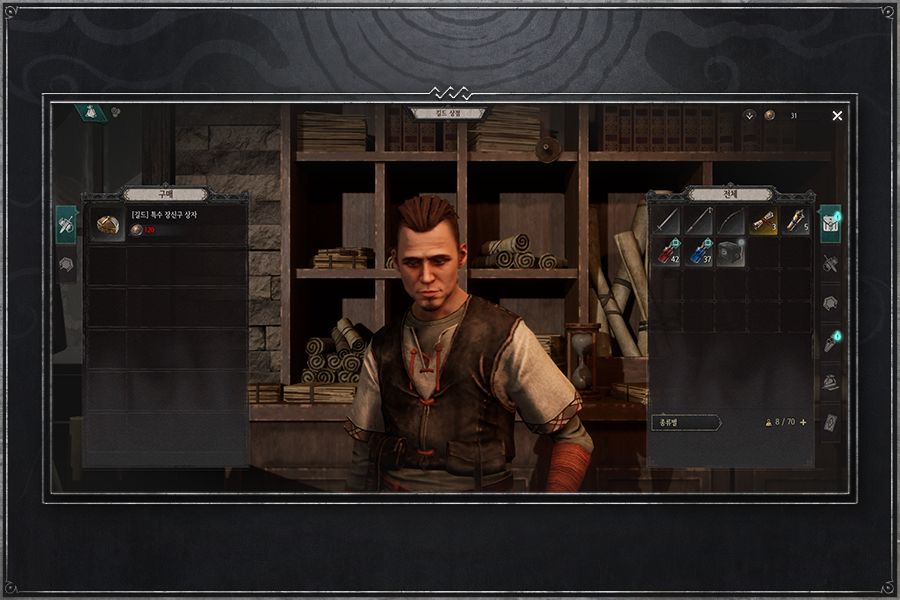
Task: Open the shop's sword-and-shield buy tab
Action: [x=66, y=224]
